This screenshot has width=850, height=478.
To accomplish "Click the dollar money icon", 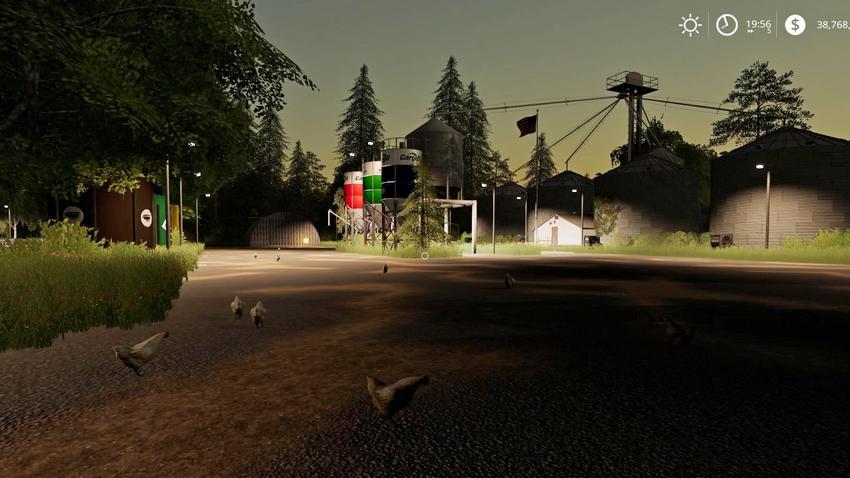I will click(x=795, y=25).
